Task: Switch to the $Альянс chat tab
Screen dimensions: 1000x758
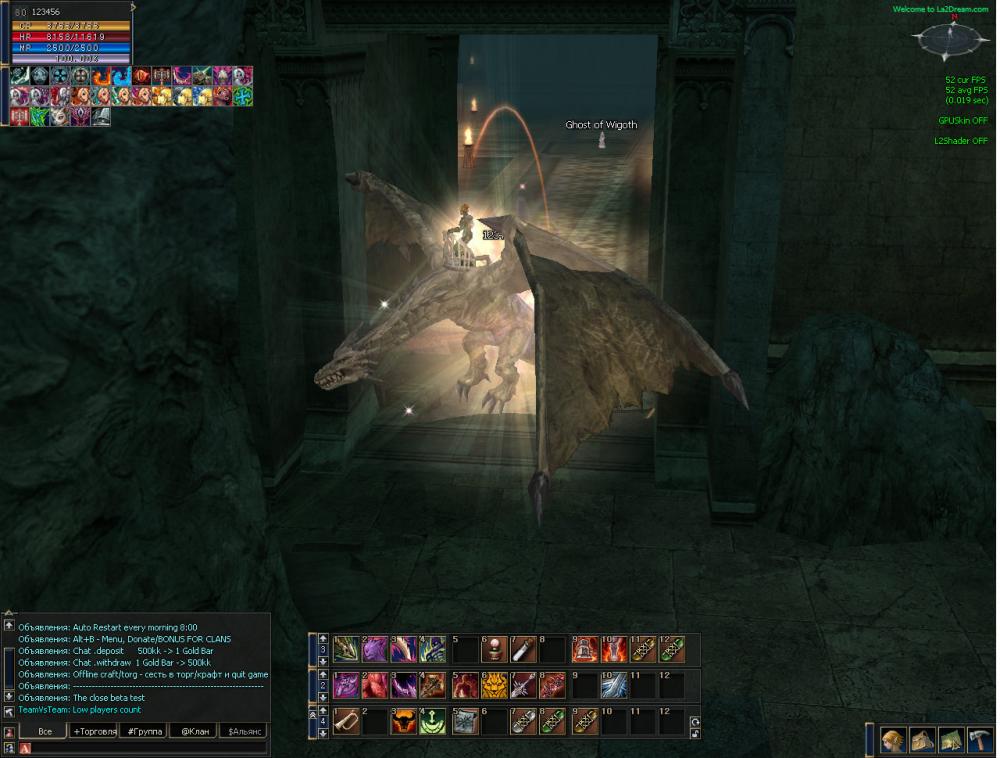Action: pos(243,731)
